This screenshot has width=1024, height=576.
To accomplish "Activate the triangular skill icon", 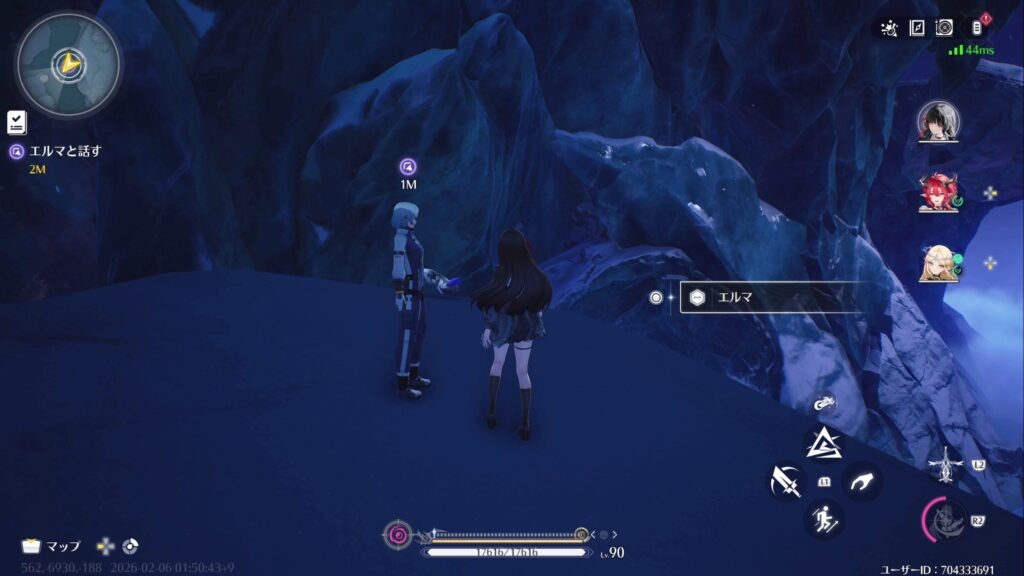I will tap(824, 443).
